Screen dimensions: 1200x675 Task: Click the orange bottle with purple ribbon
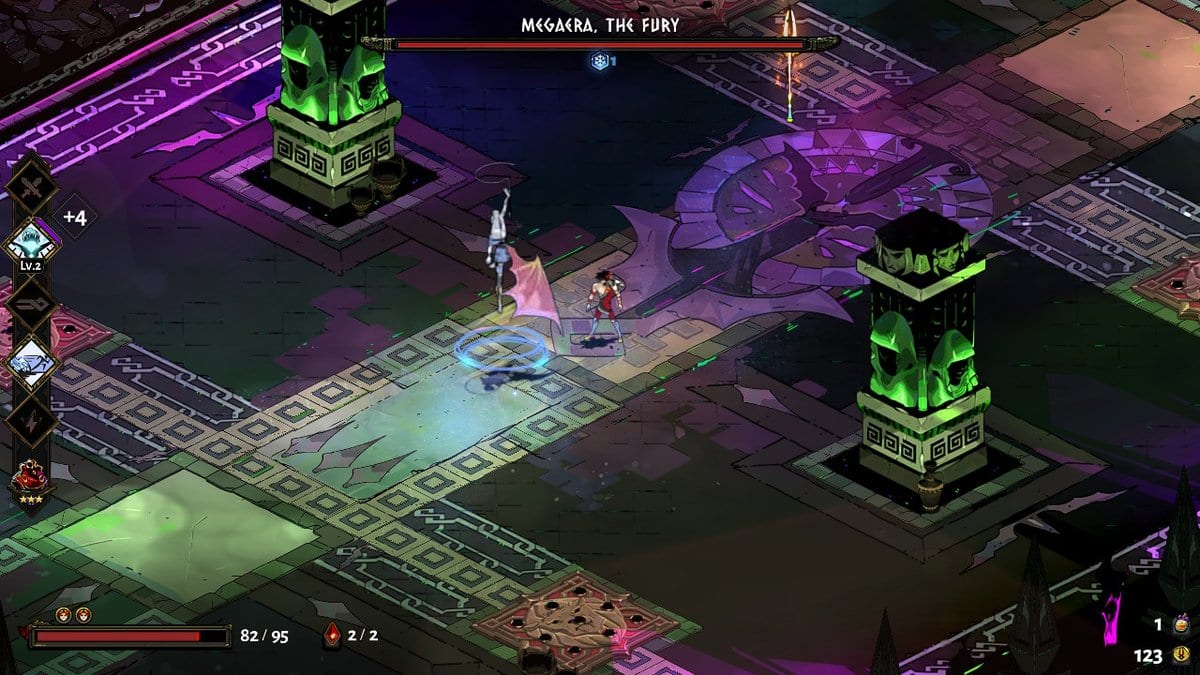coord(1181,625)
